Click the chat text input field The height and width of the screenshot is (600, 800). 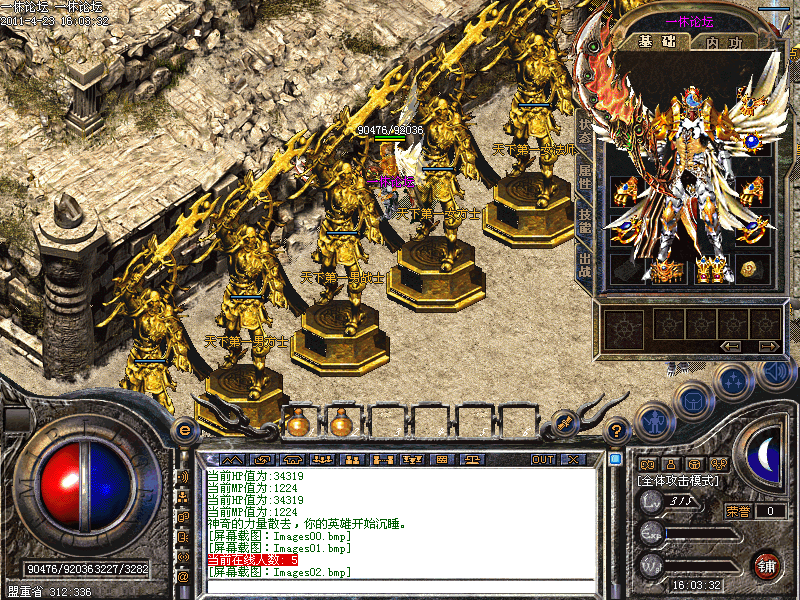tap(400, 586)
